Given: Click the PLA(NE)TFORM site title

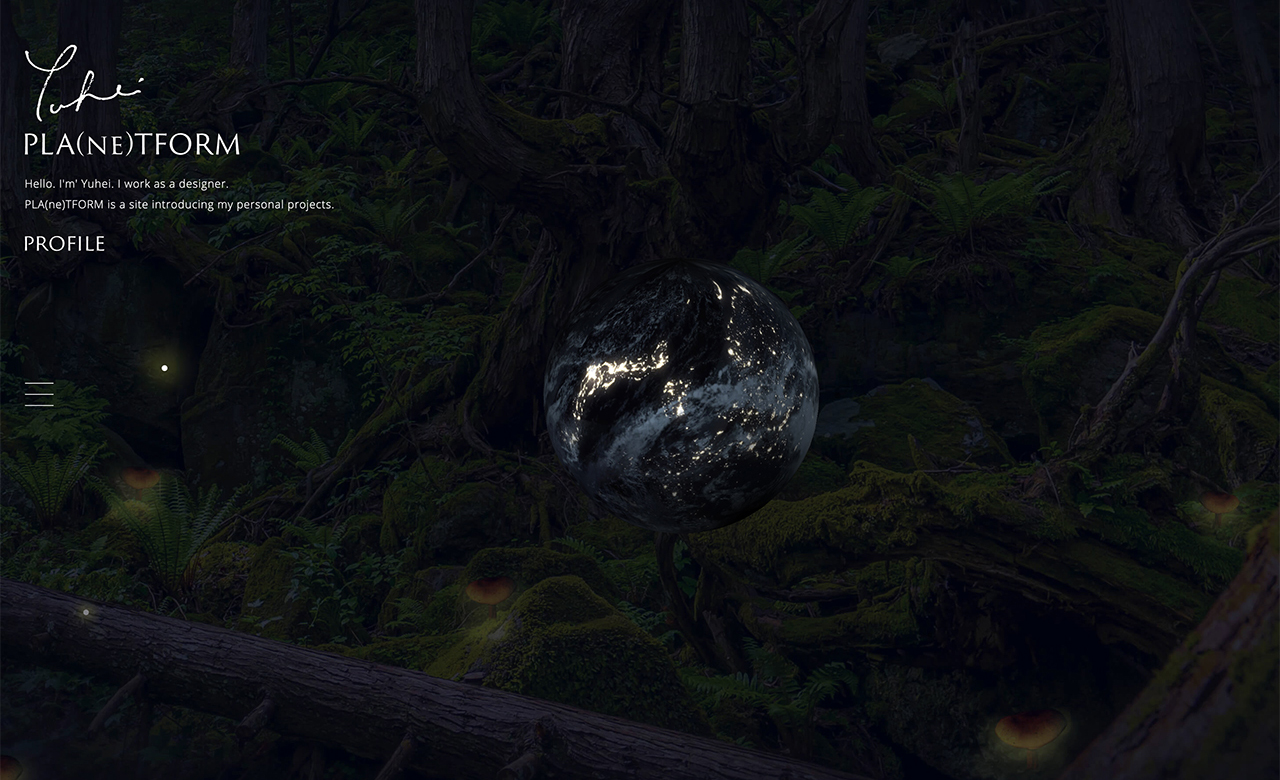Looking at the screenshot, I should point(132,146).
